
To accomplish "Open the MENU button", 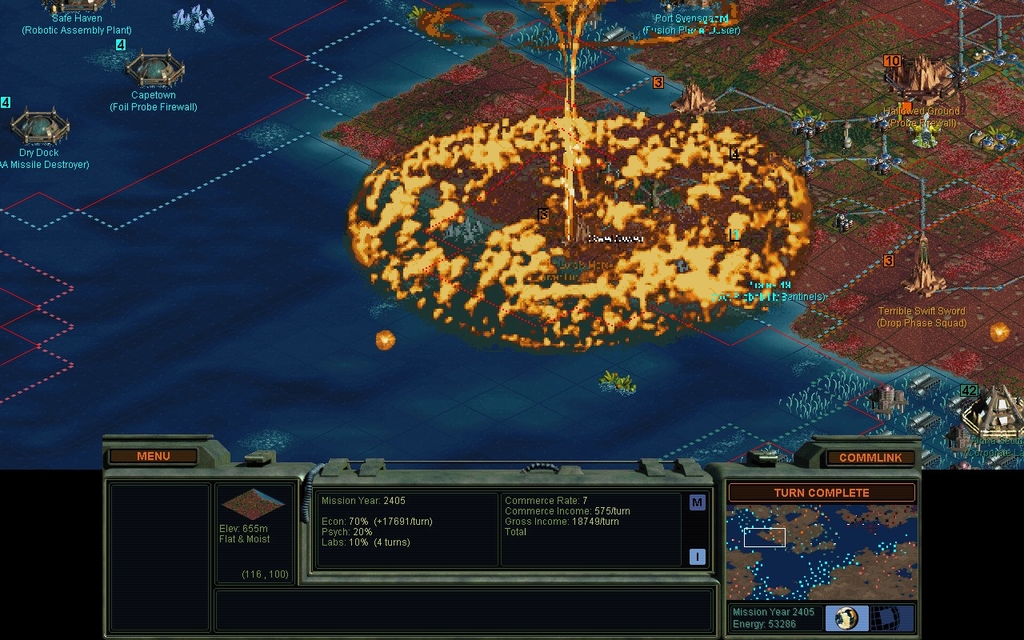I will pyautogui.click(x=153, y=457).
